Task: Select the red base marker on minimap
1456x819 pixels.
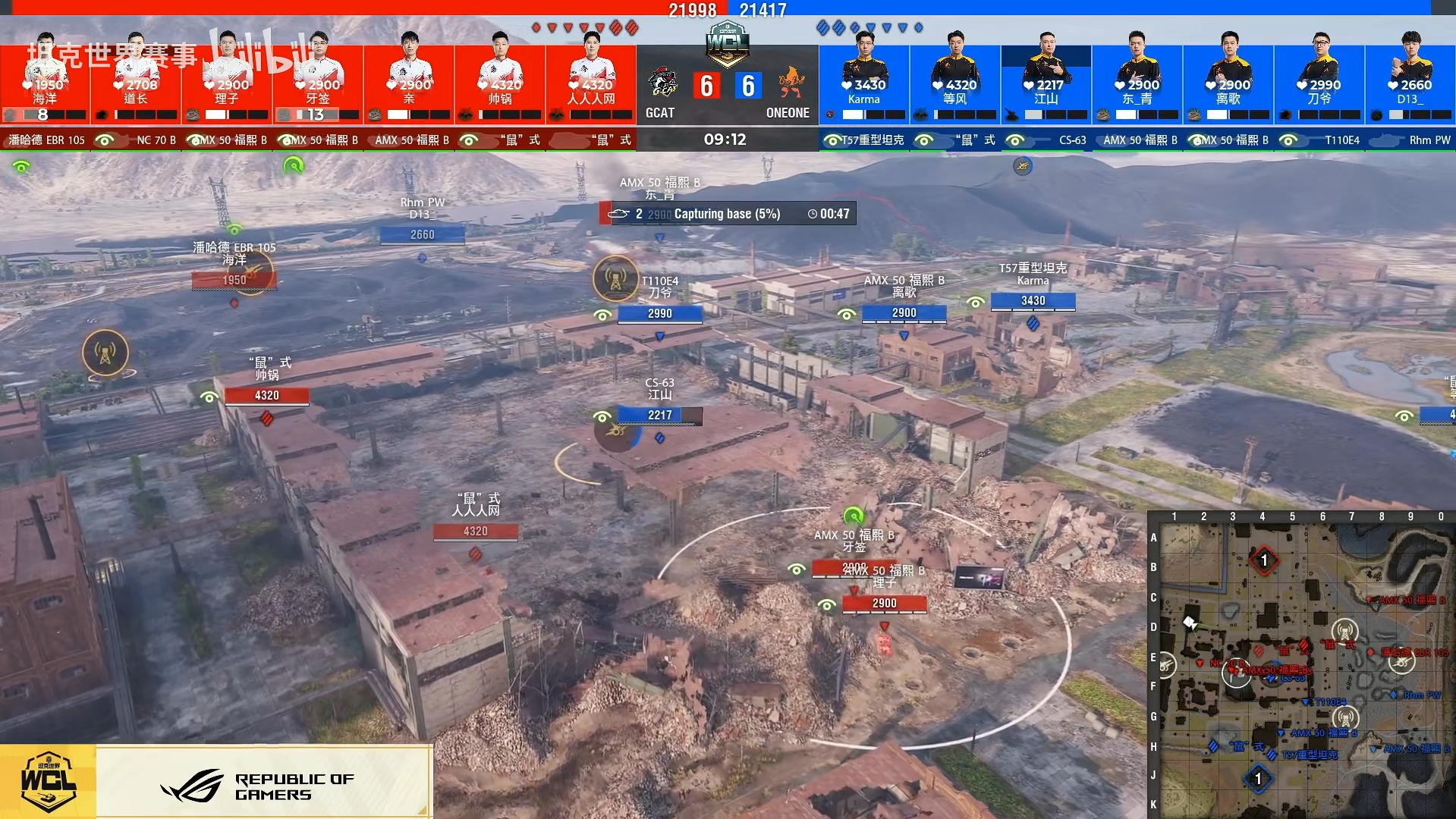Action: tap(1264, 561)
